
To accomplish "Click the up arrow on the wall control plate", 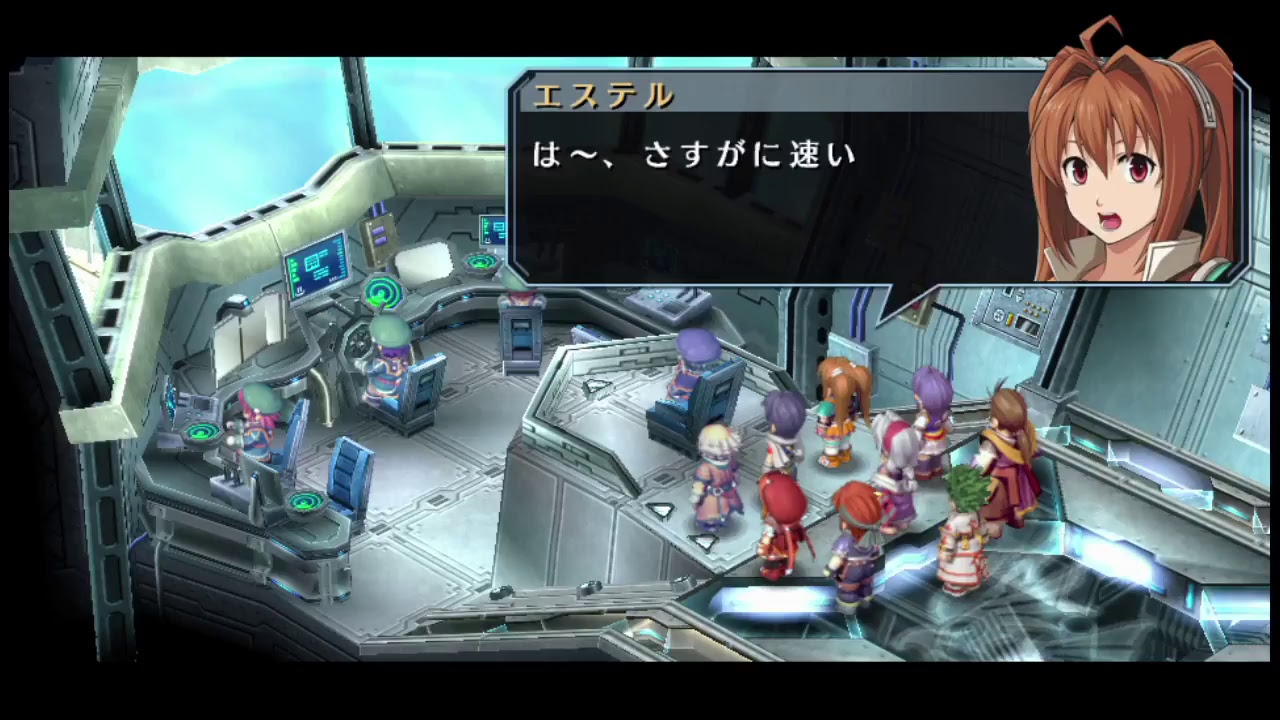I will 1020,287.
